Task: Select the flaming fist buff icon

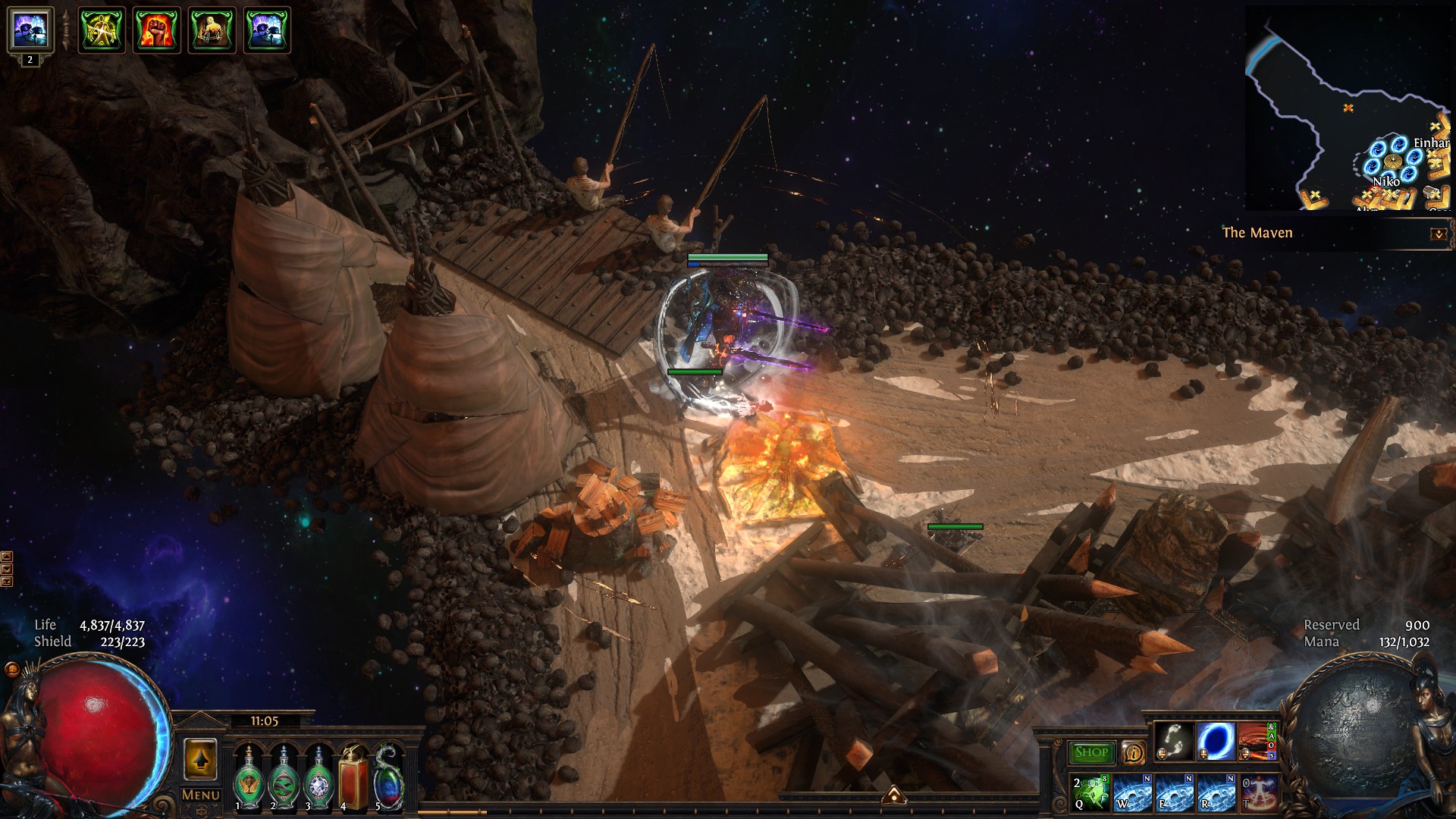Action: click(157, 30)
